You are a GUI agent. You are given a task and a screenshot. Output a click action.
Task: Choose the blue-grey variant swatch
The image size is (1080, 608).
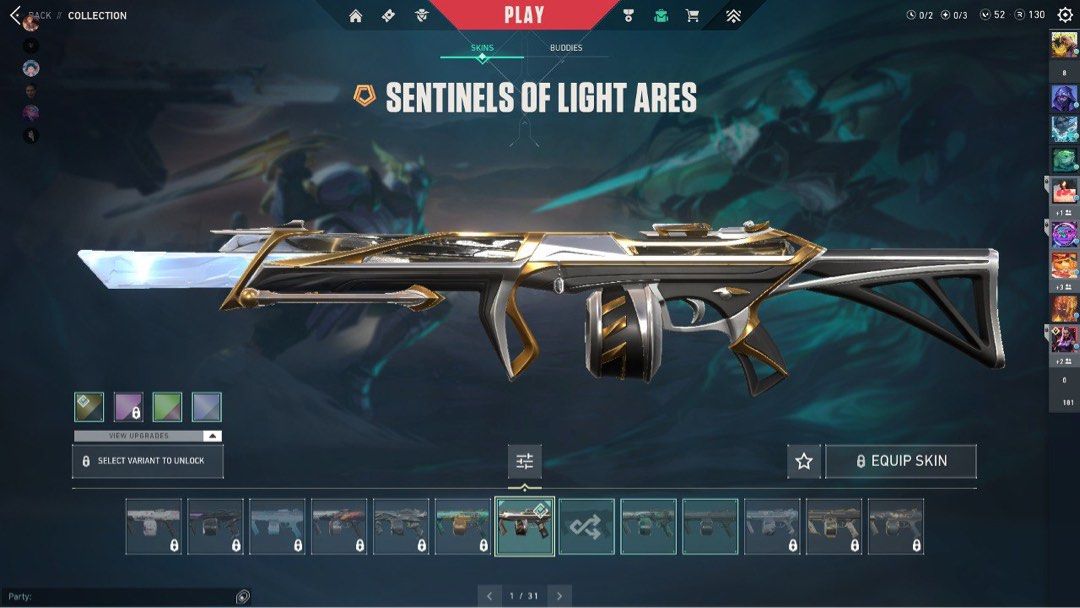207,407
